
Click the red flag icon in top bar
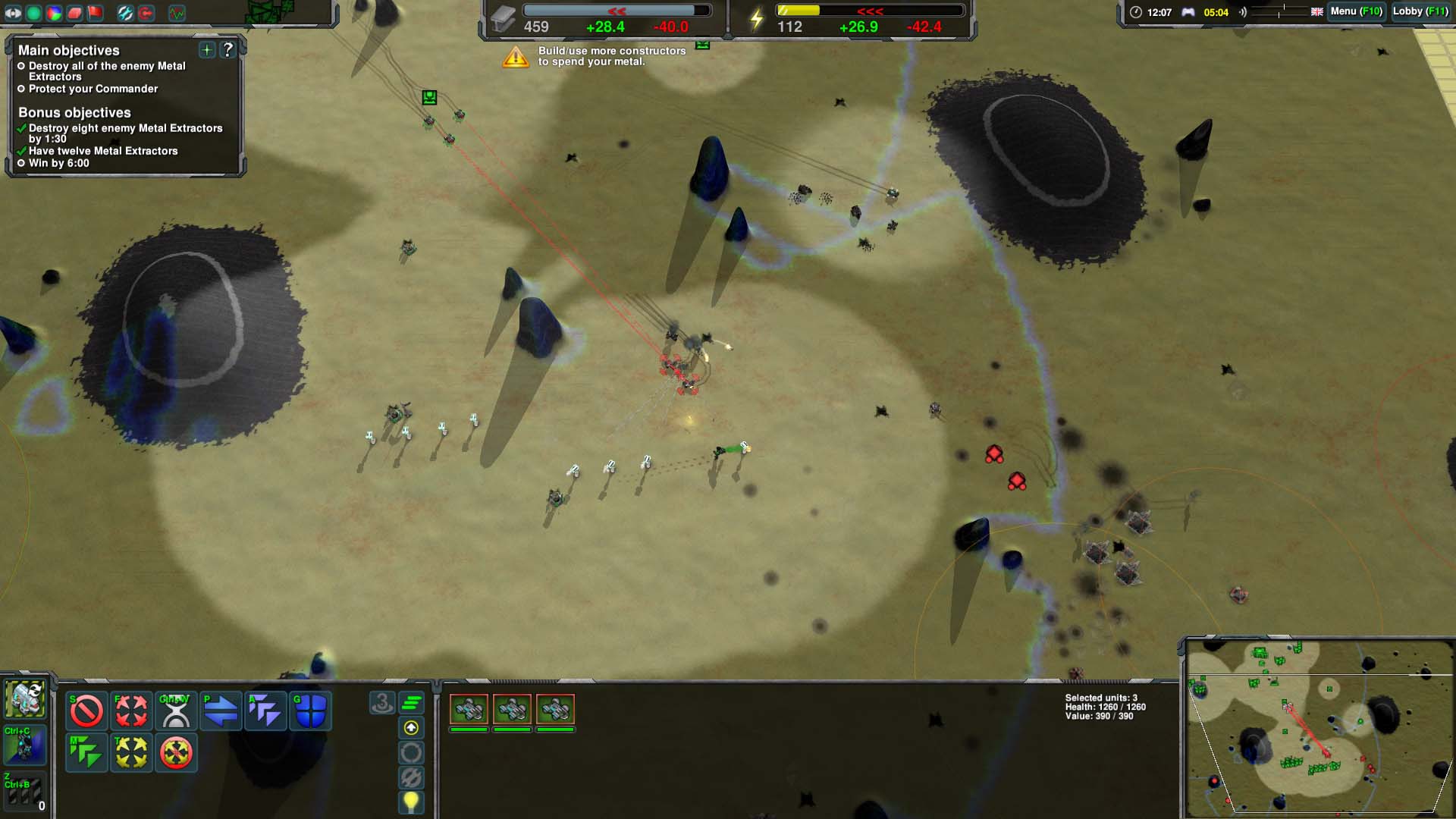coord(95,13)
